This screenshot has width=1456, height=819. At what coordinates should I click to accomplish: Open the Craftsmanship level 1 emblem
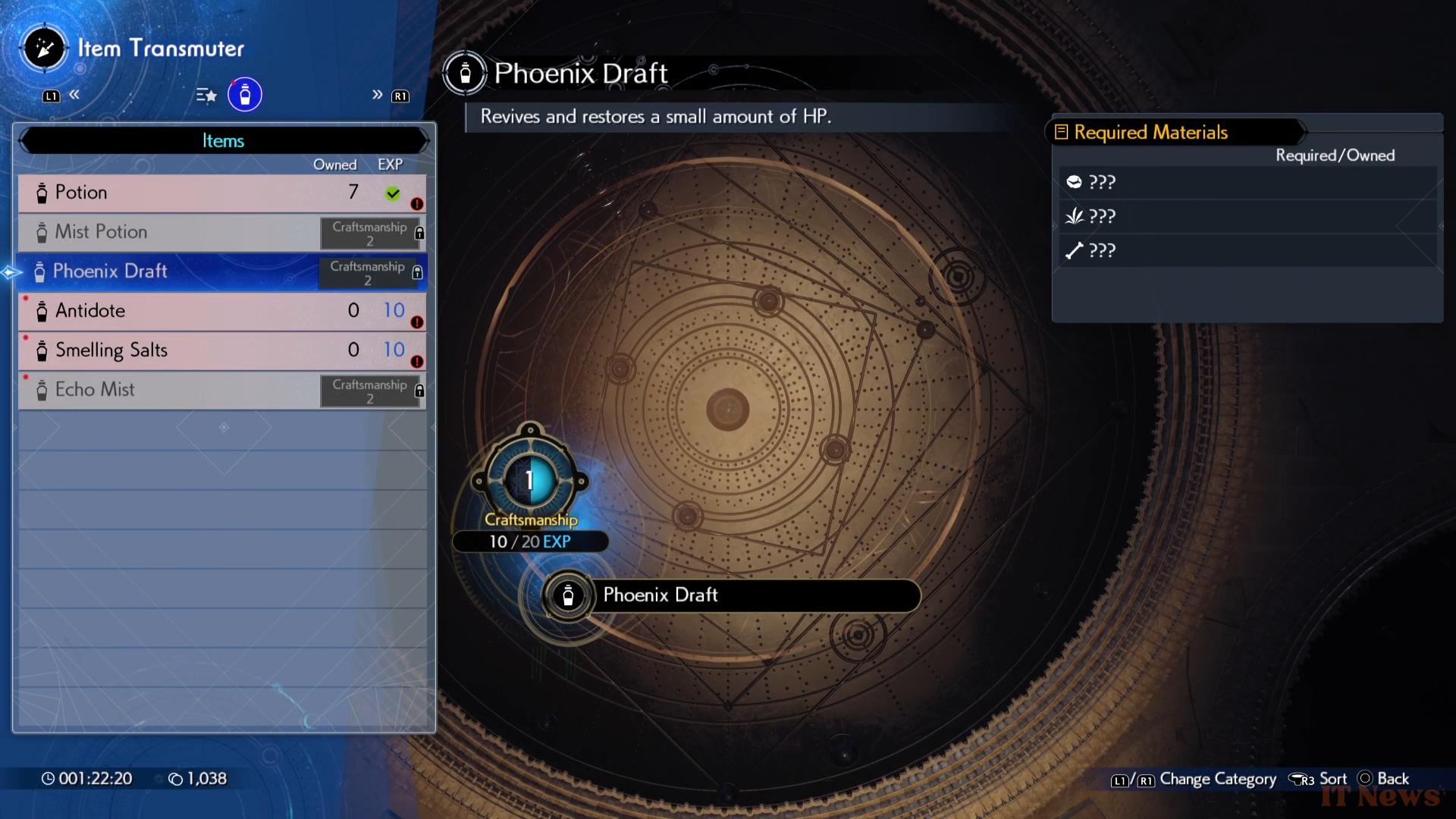coord(530,480)
